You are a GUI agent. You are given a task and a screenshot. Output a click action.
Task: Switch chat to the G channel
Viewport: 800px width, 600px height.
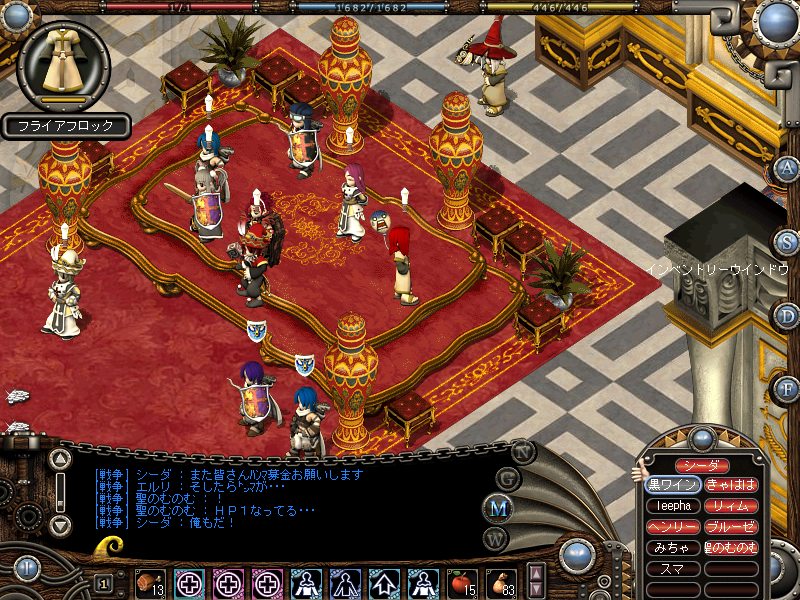tap(508, 478)
